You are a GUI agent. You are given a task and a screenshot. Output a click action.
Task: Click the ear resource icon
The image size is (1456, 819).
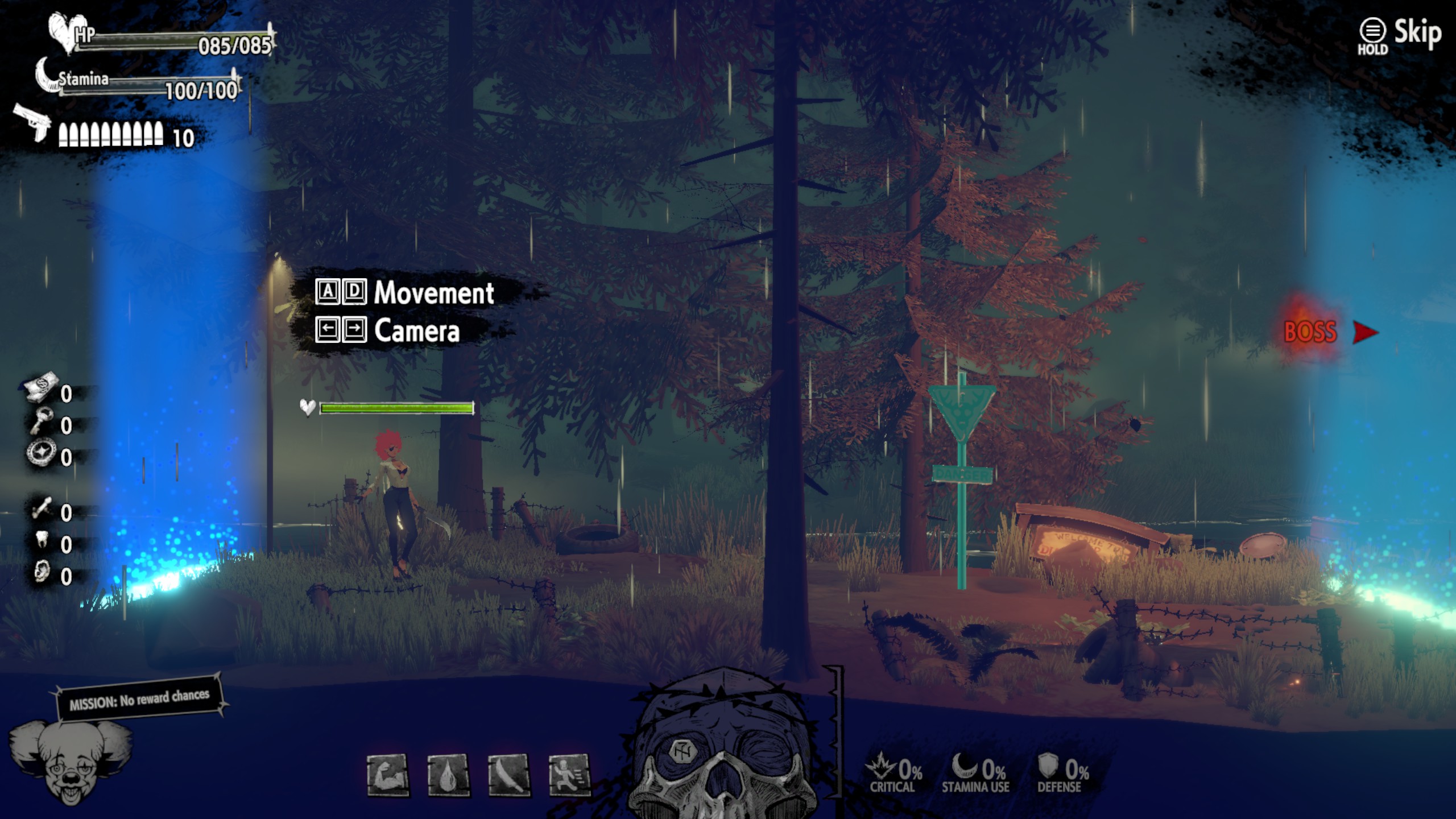pyautogui.click(x=42, y=572)
